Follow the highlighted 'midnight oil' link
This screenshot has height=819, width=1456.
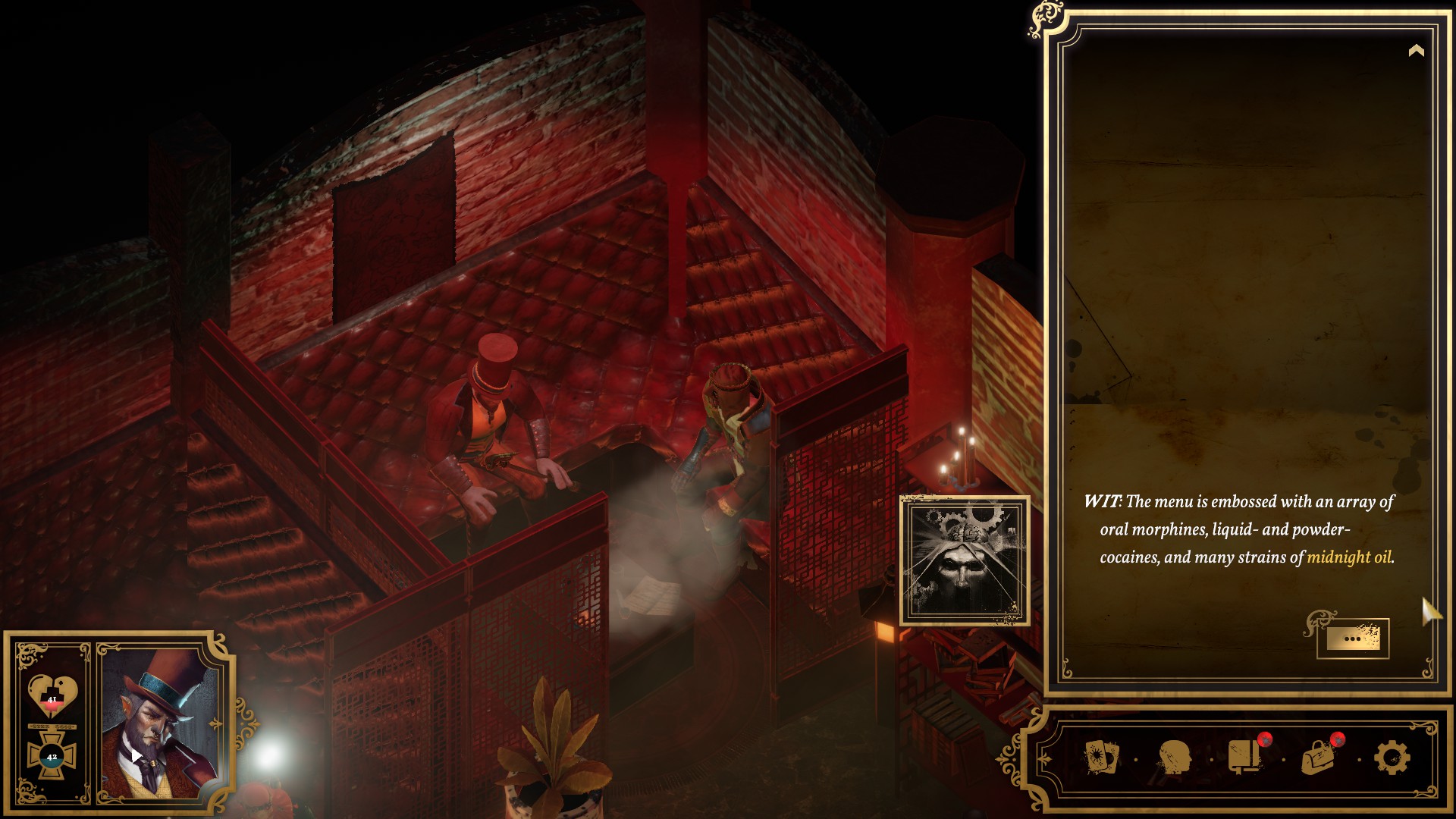tap(1348, 557)
